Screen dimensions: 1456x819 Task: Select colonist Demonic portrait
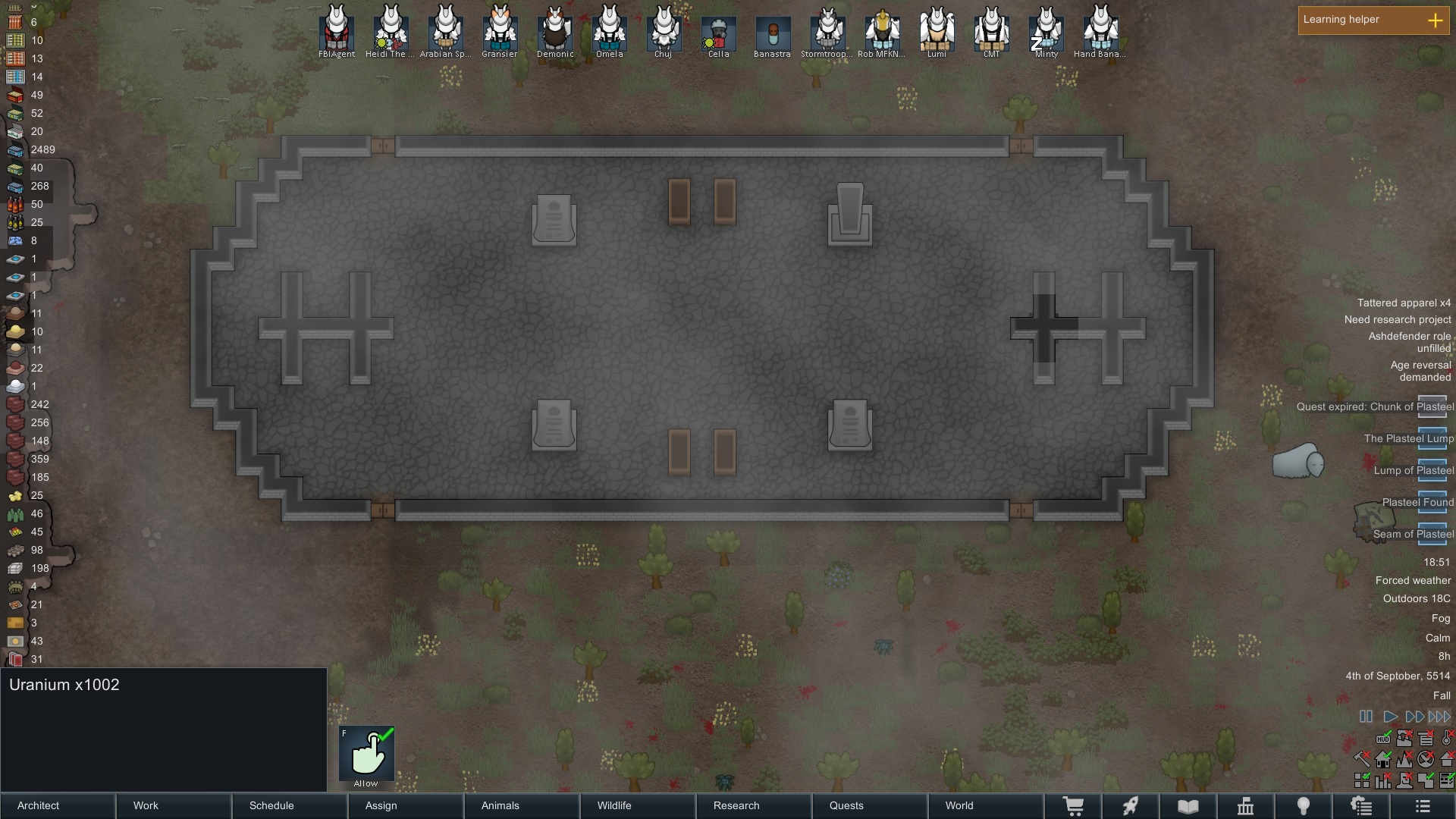click(555, 31)
